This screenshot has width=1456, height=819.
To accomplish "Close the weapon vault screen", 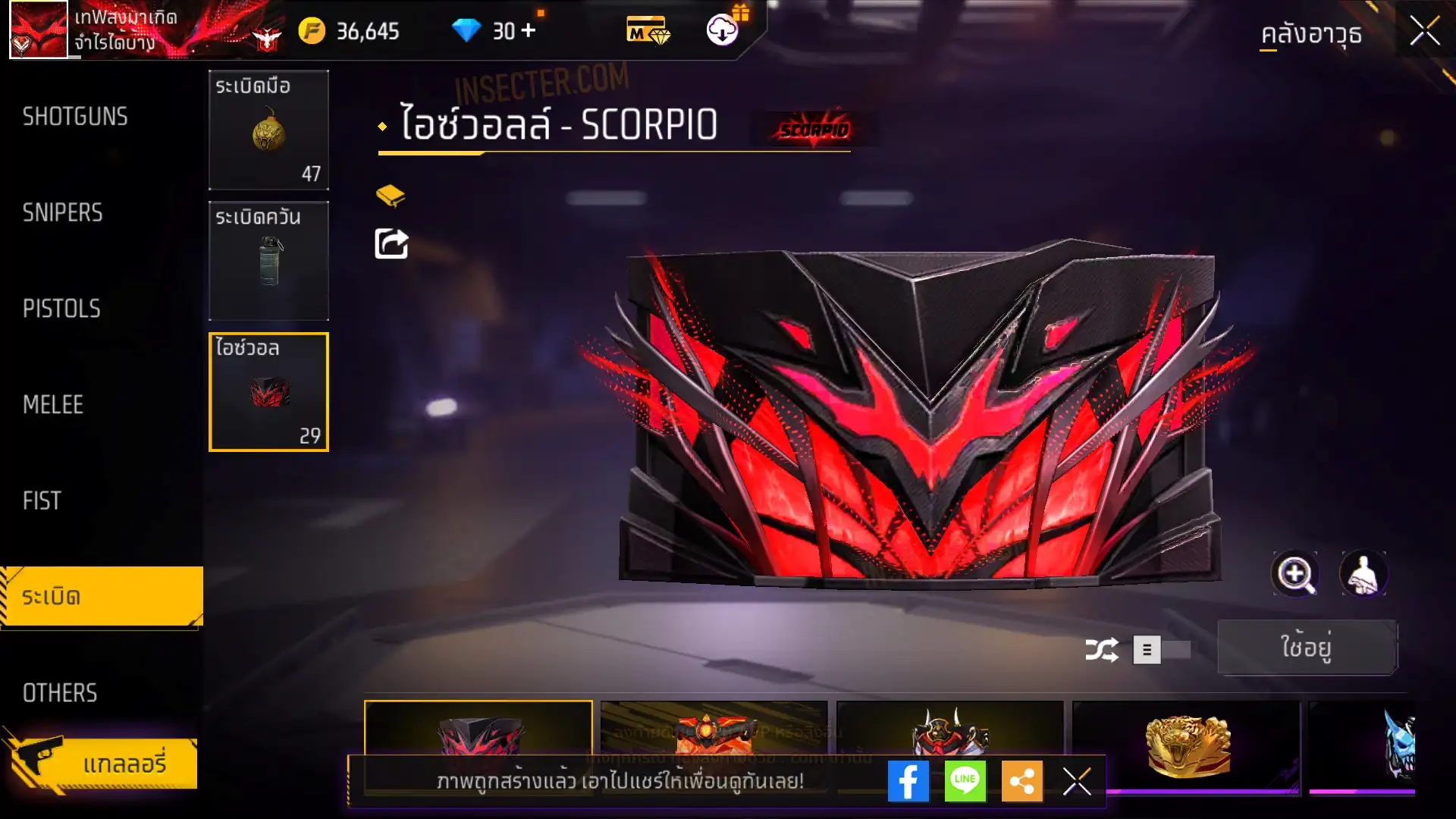I will tap(1424, 32).
